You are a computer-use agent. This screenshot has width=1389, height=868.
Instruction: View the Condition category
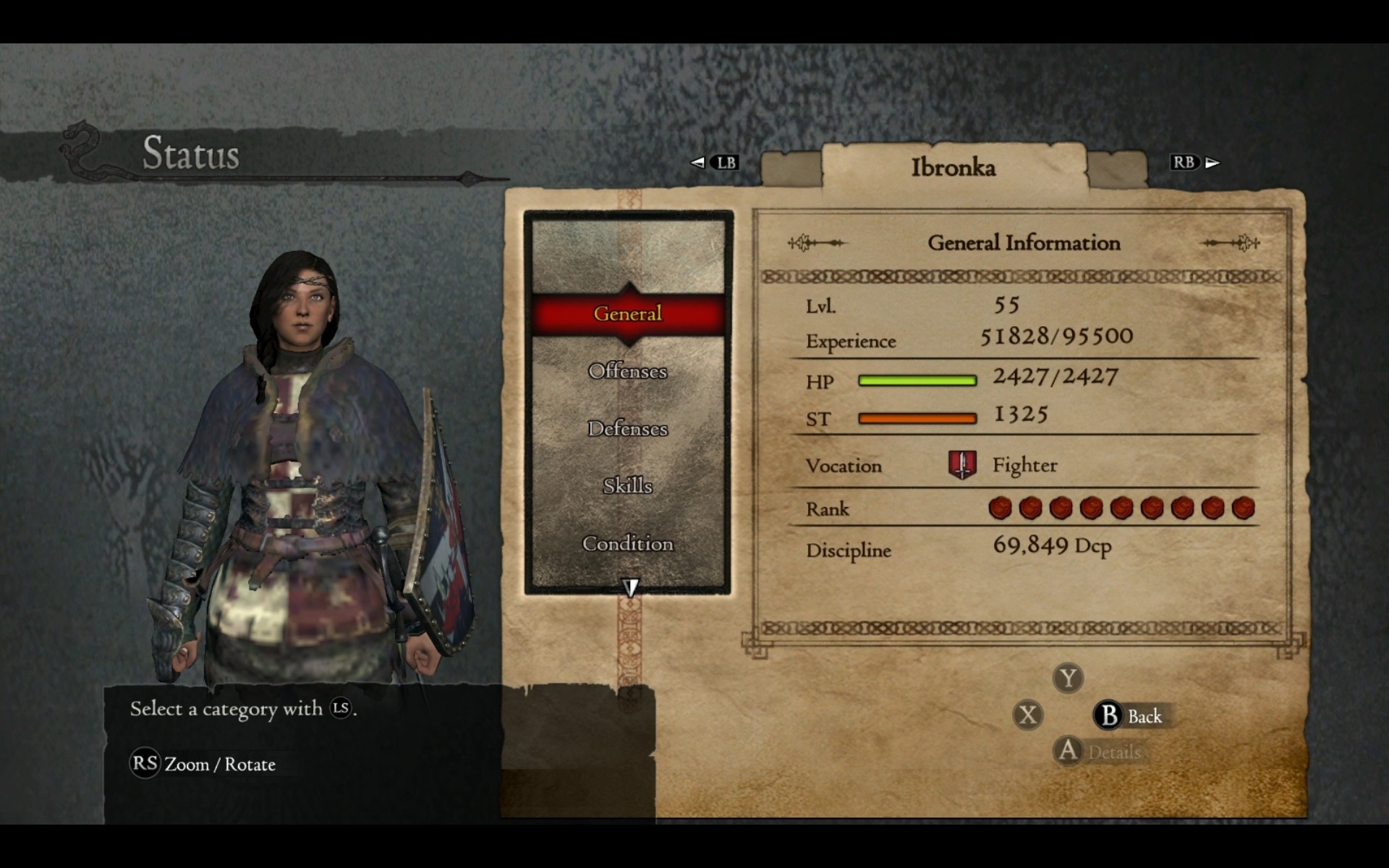627,543
